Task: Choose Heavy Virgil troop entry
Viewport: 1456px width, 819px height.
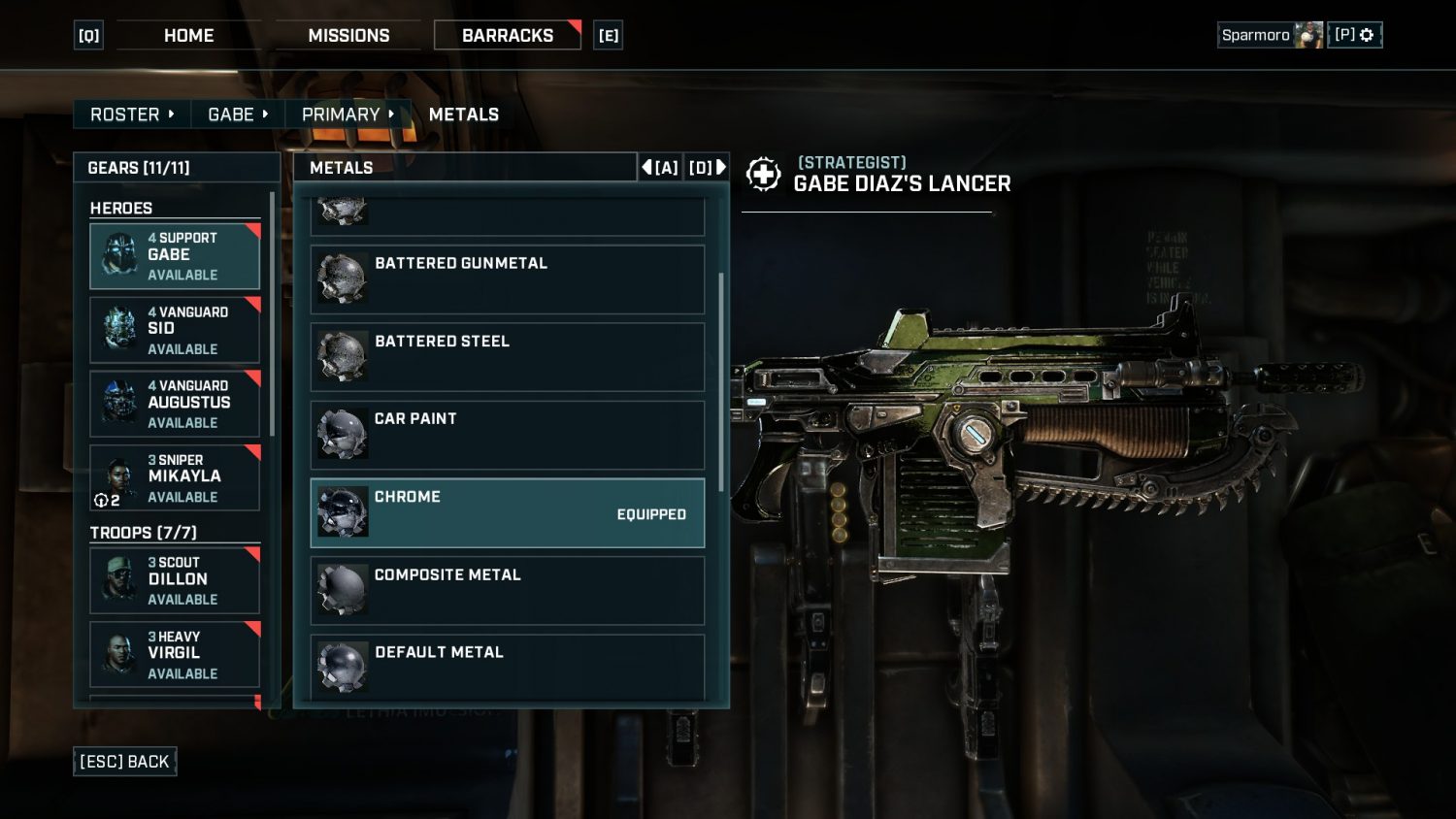Action: click(x=175, y=654)
